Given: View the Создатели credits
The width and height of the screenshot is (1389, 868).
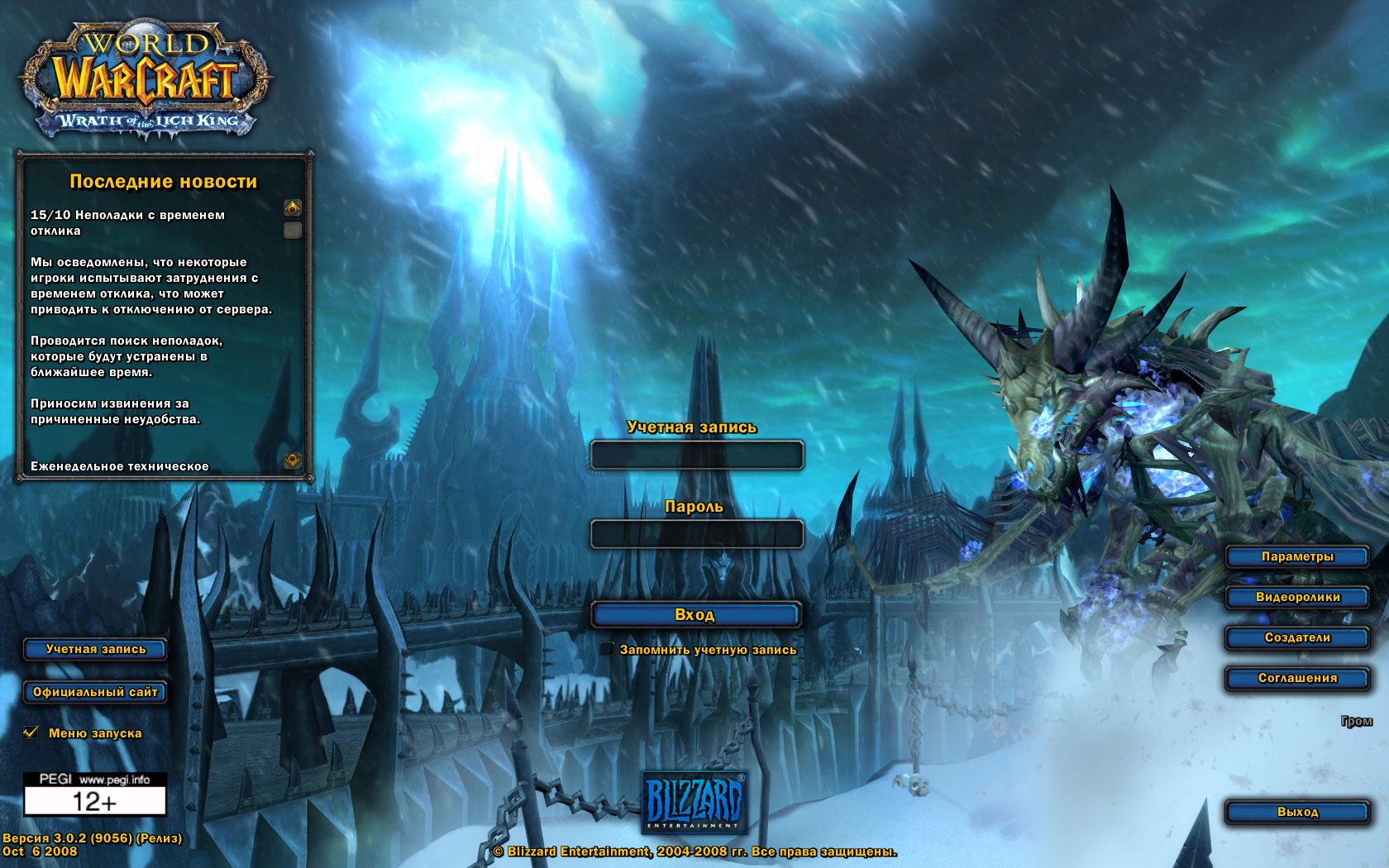Looking at the screenshot, I should pos(1296,637).
